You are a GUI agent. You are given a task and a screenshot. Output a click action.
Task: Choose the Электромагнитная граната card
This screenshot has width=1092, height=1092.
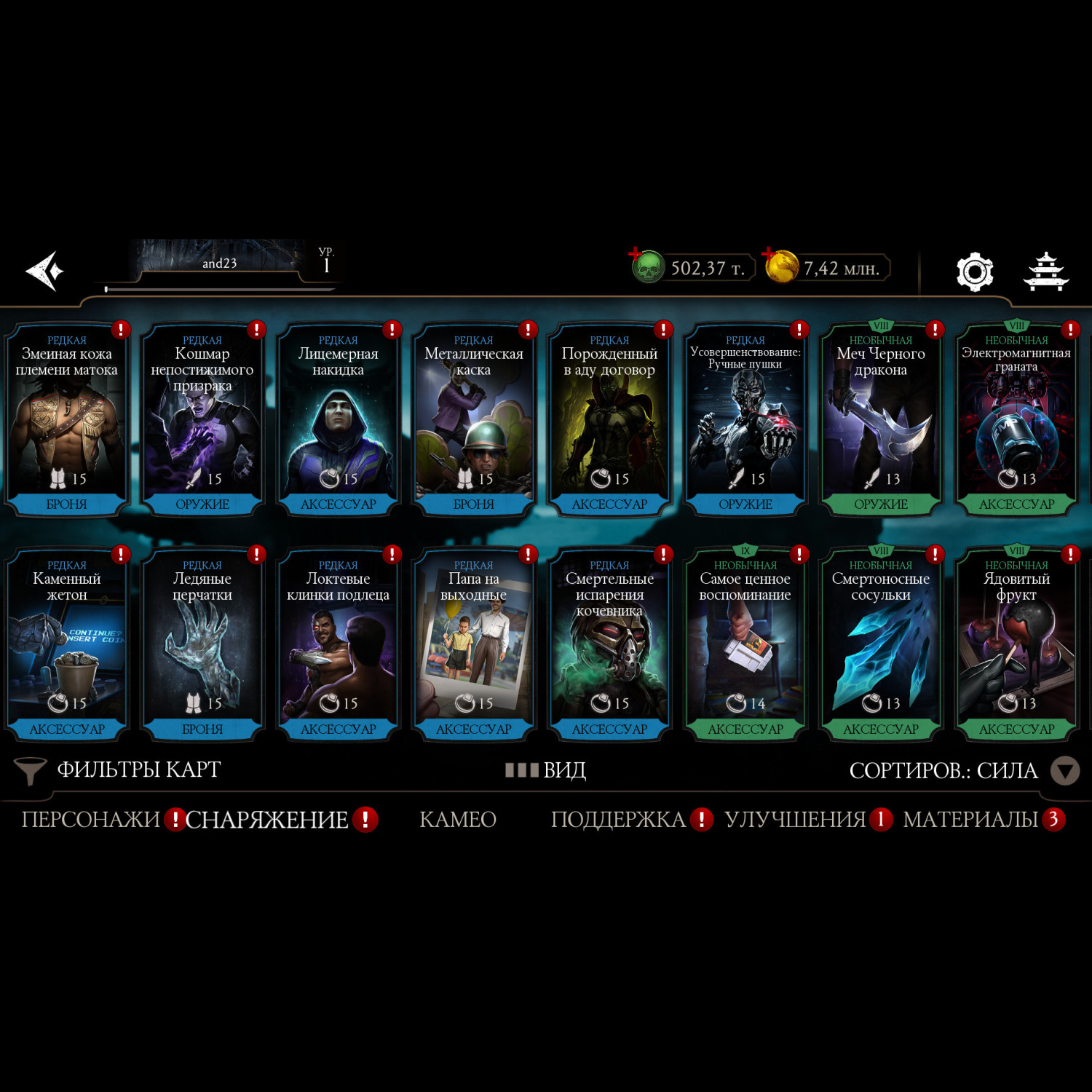coord(1016,419)
